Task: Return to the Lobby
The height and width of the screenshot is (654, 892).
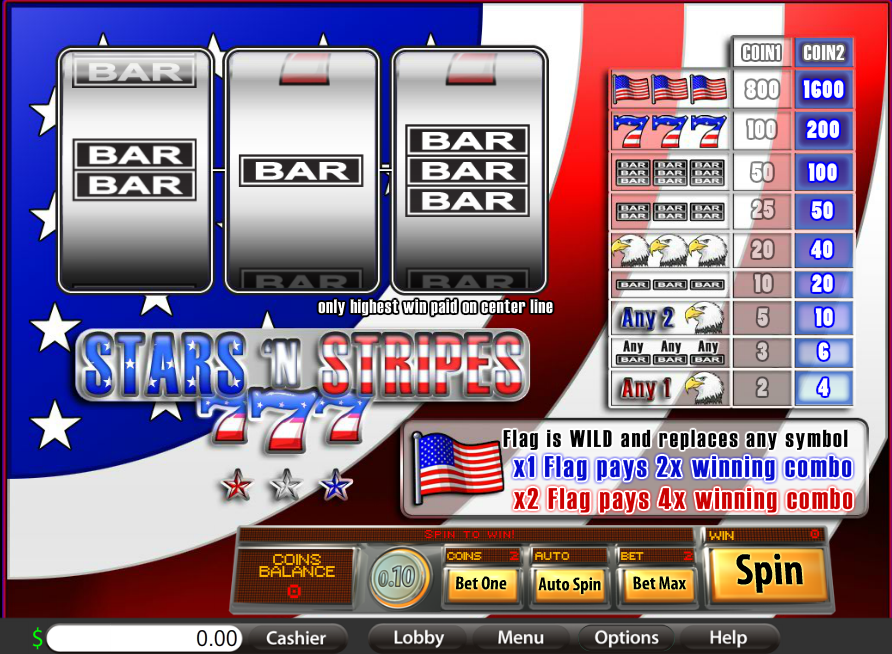Action: click(418, 638)
